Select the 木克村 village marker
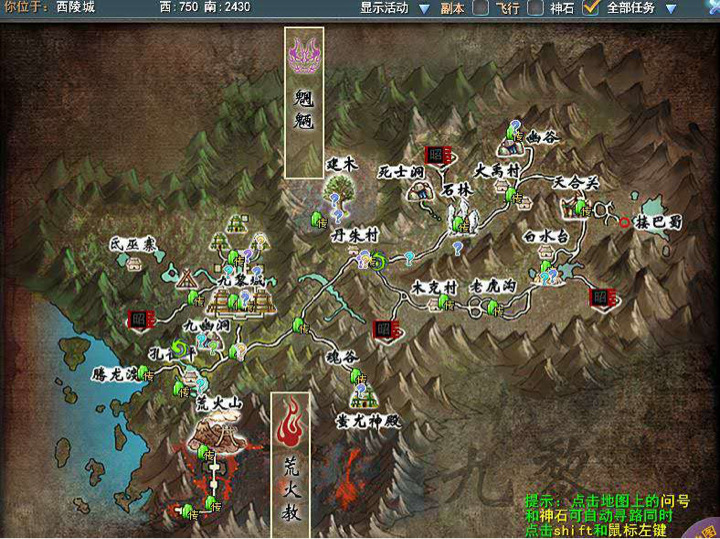 click(434, 288)
